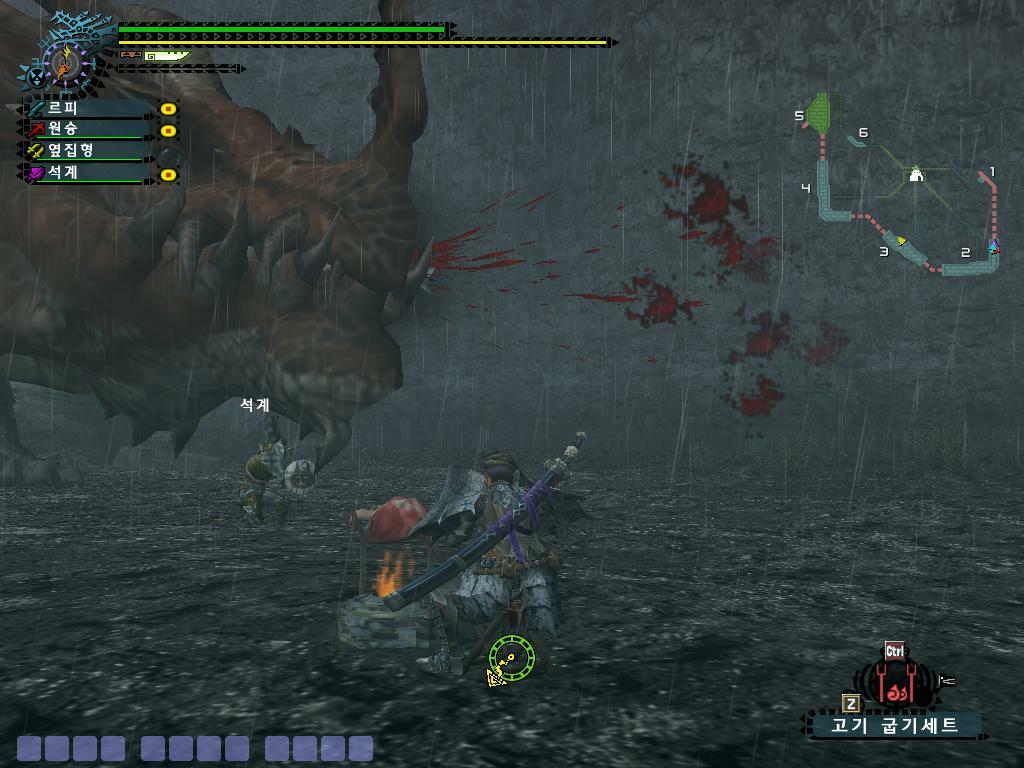Use the BBQ spit item icon

click(897, 684)
